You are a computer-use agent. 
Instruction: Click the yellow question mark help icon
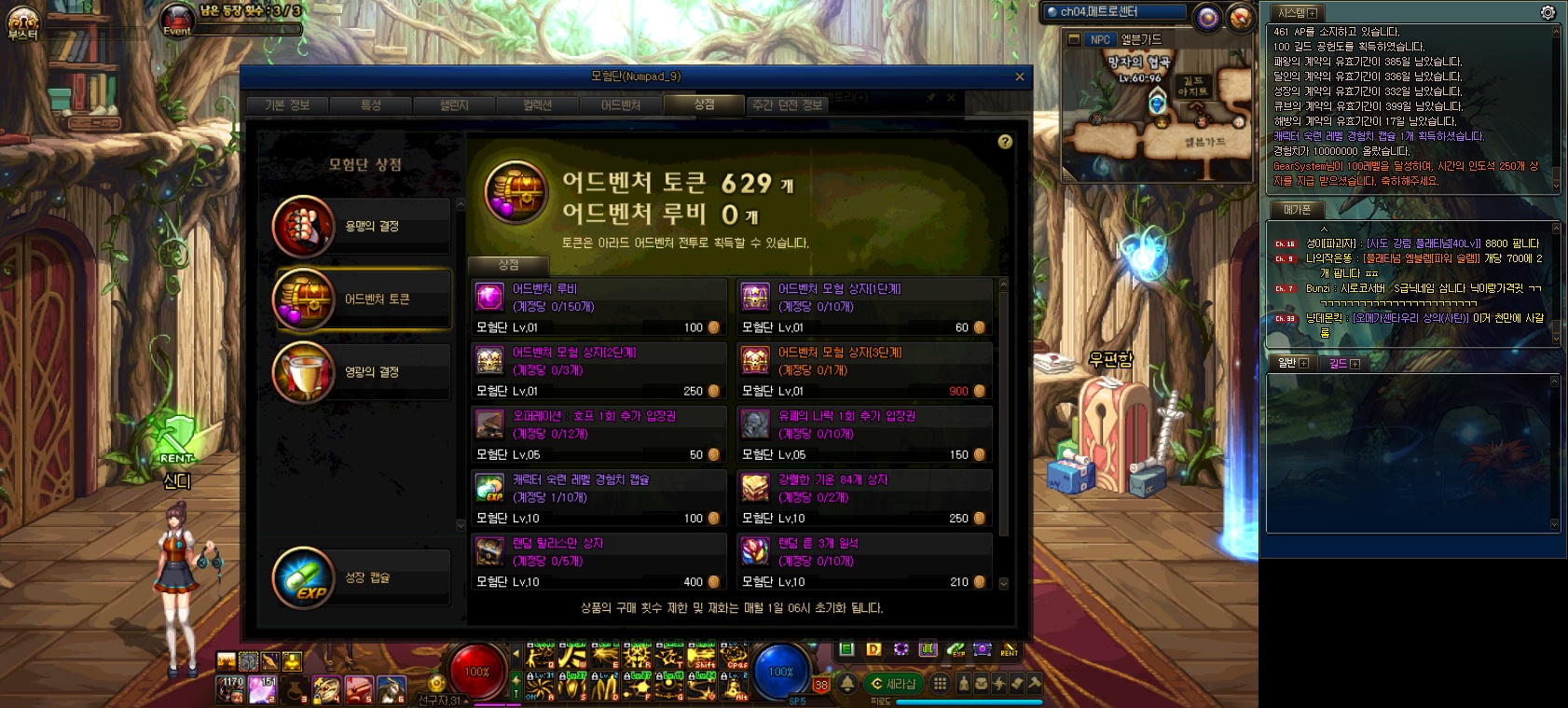click(x=1005, y=142)
